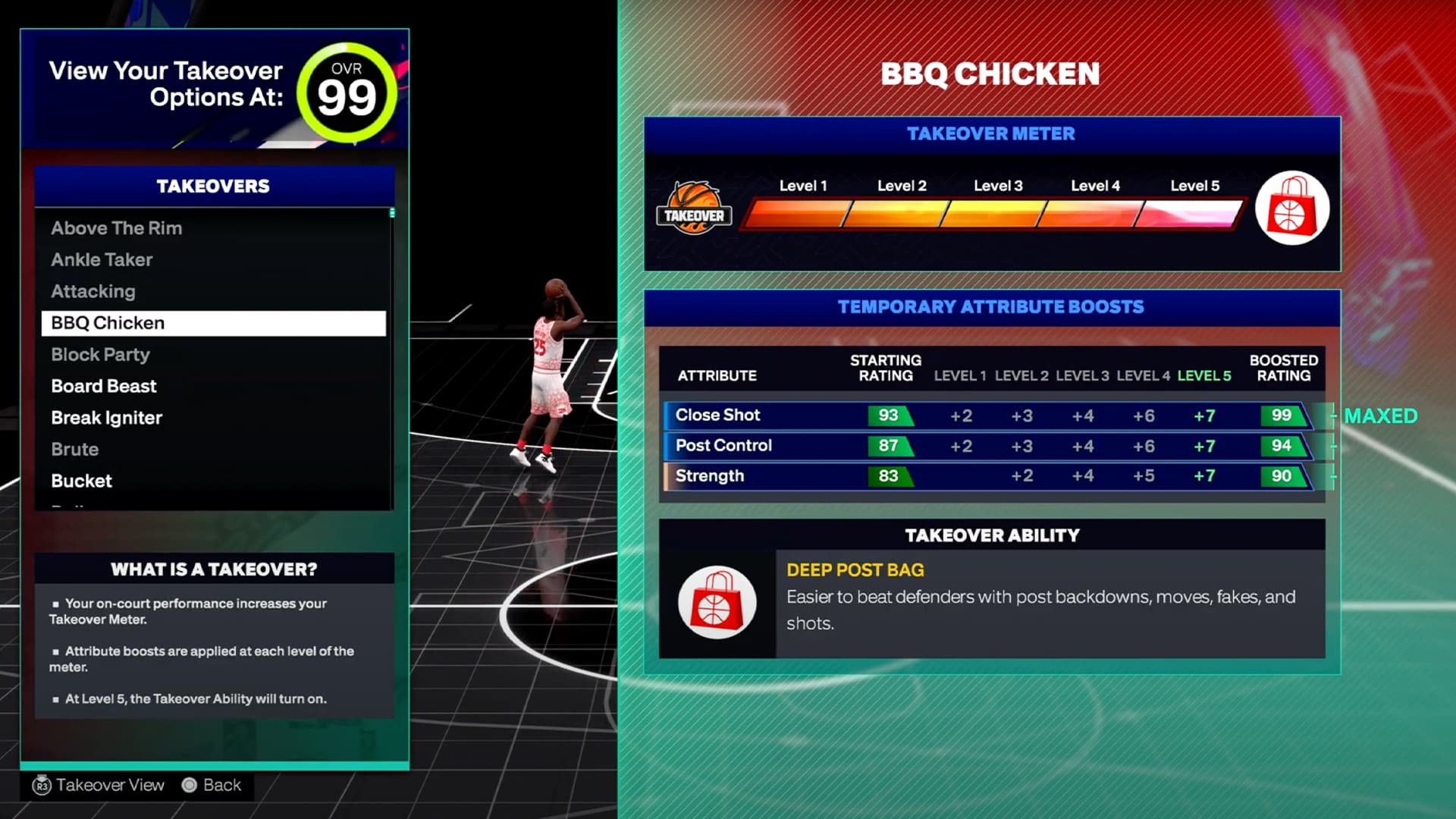This screenshot has height=819, width=1456.
Task: Expand the Takeovers list scrollbar
Action: 391,215
